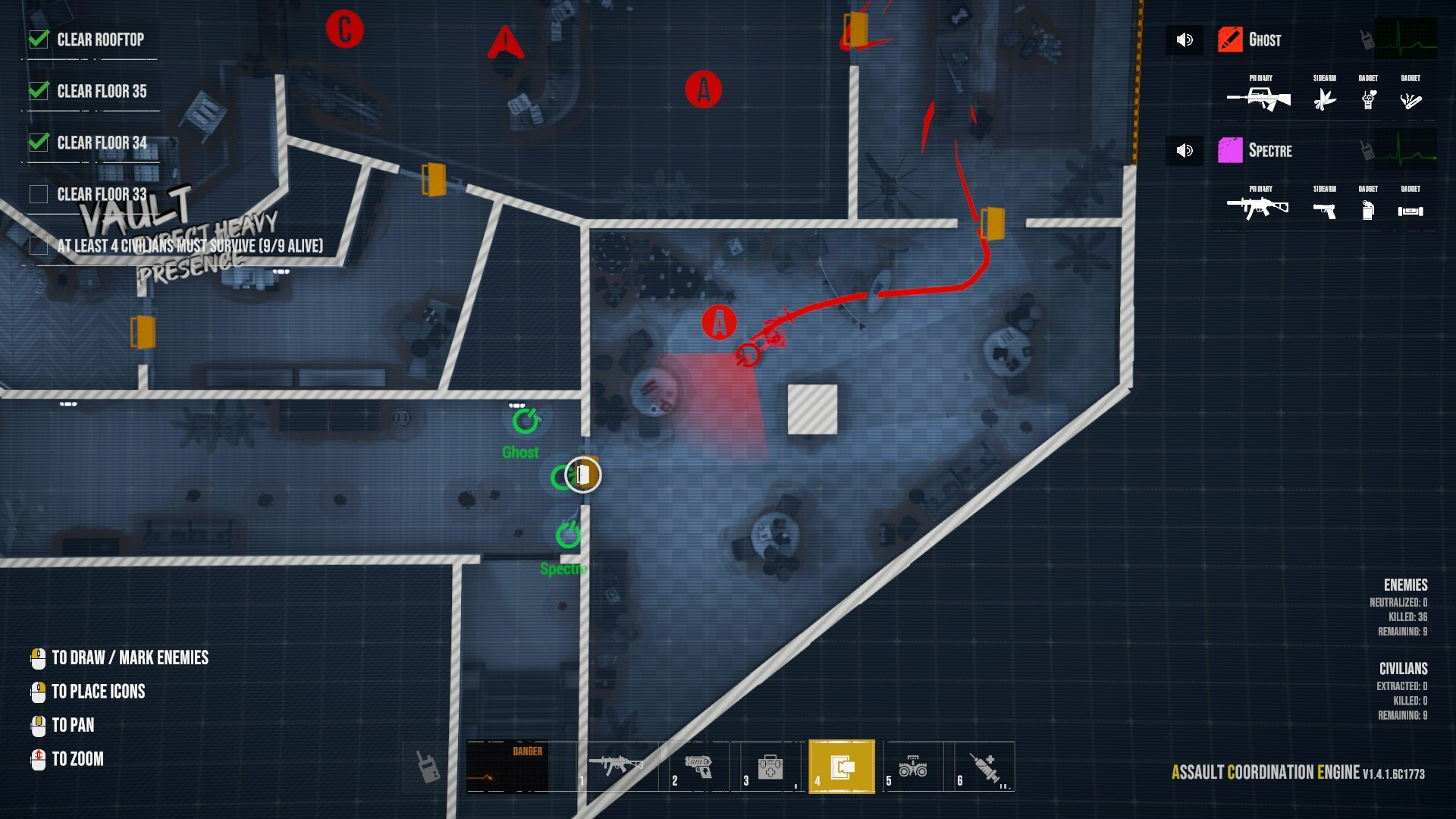Click the Ghost operator marker on the map
Image resolution: width=1456 pixels, height=819 pixels.
click(x=525, y=421)
